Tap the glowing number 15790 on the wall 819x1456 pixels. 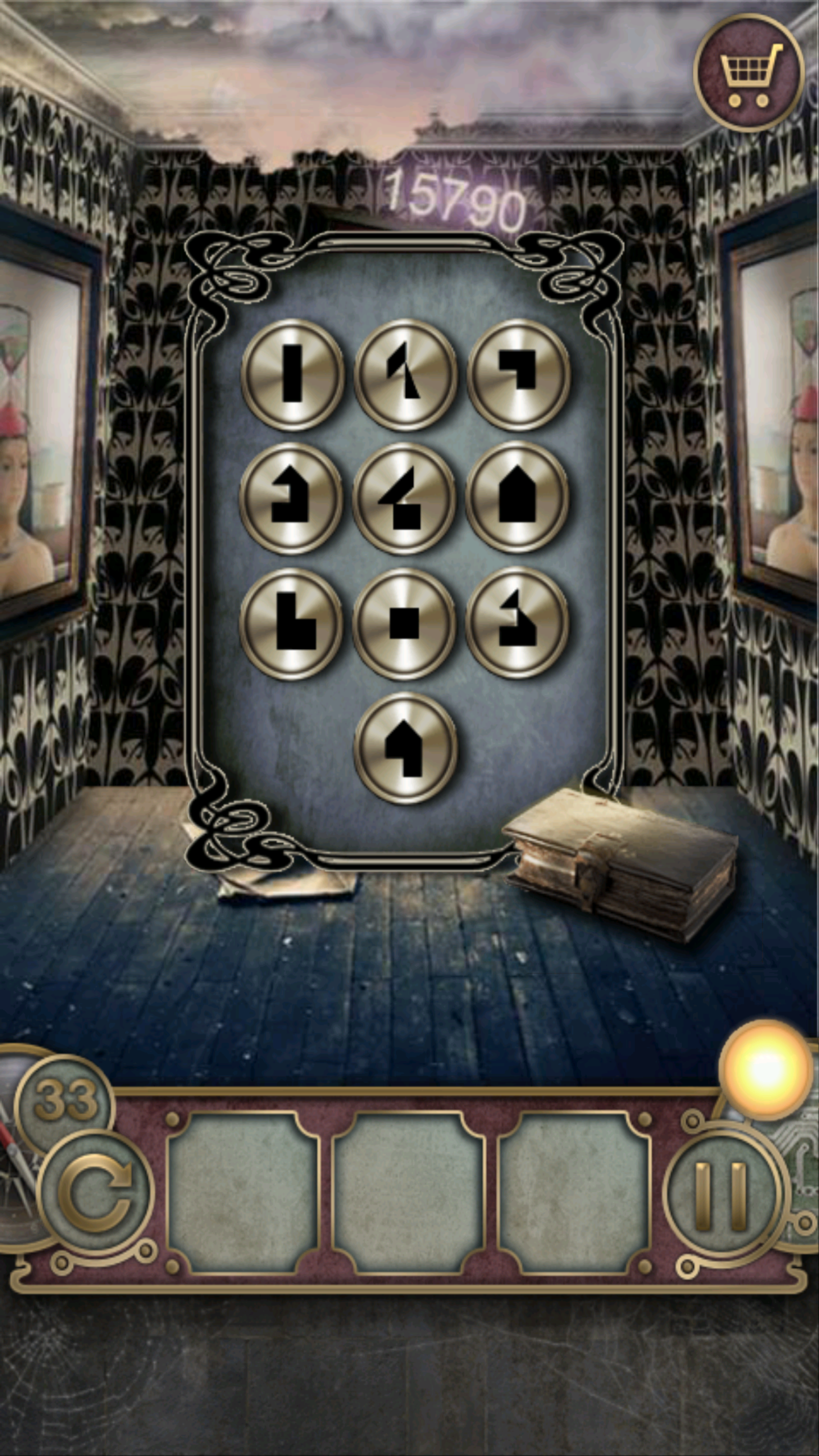click(x=455, y=199)
